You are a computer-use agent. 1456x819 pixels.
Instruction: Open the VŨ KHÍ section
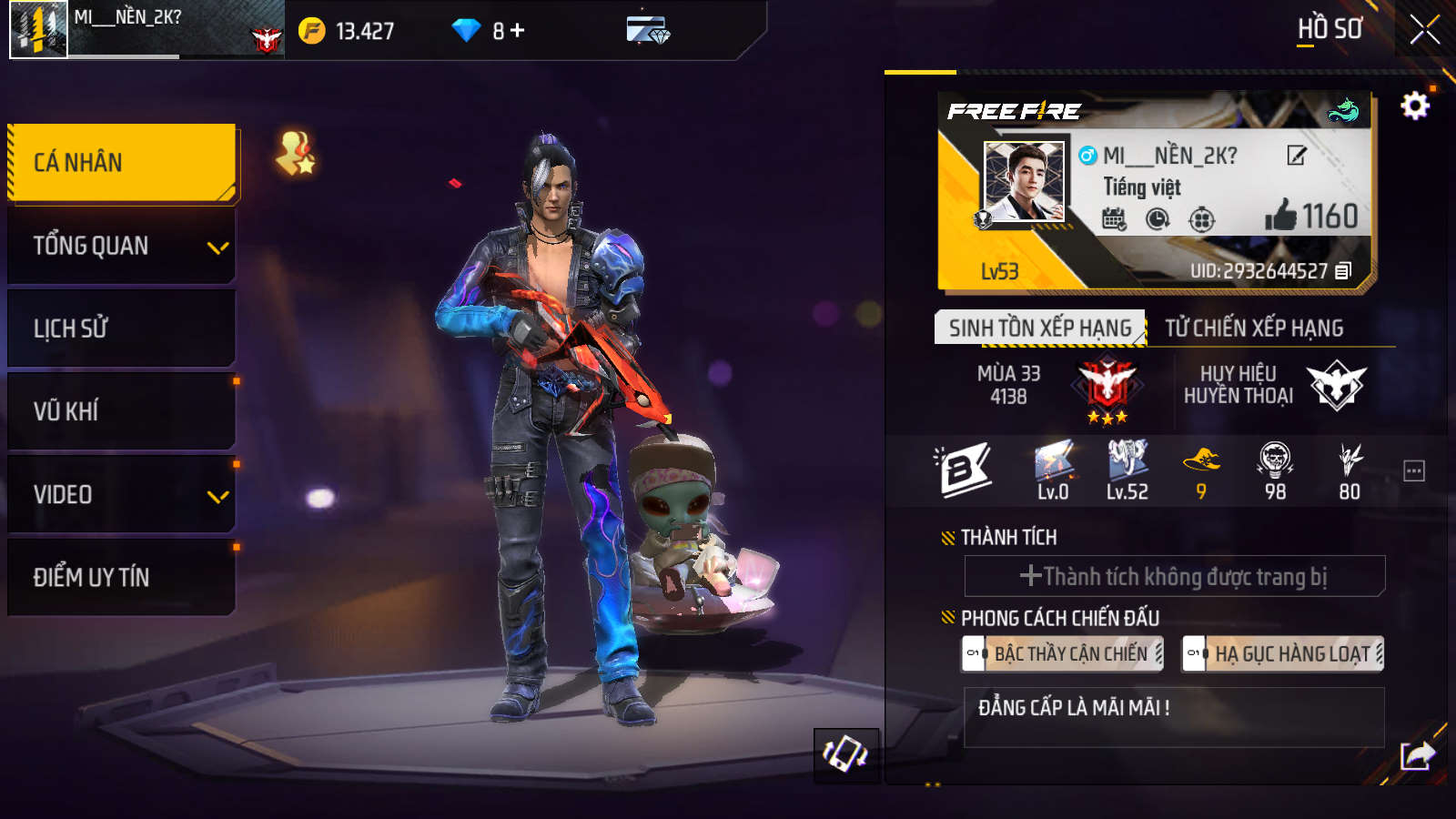coord(121,411)
